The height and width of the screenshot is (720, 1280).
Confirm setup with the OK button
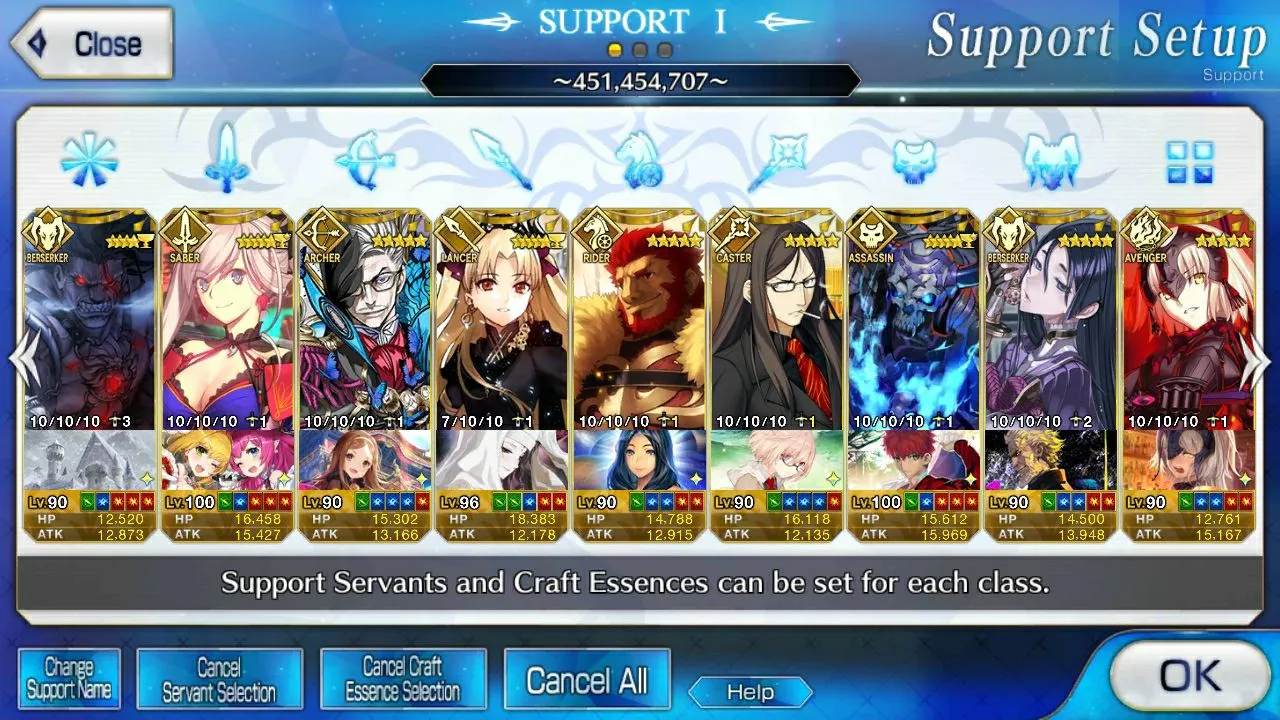click(x=1189, y=677)
